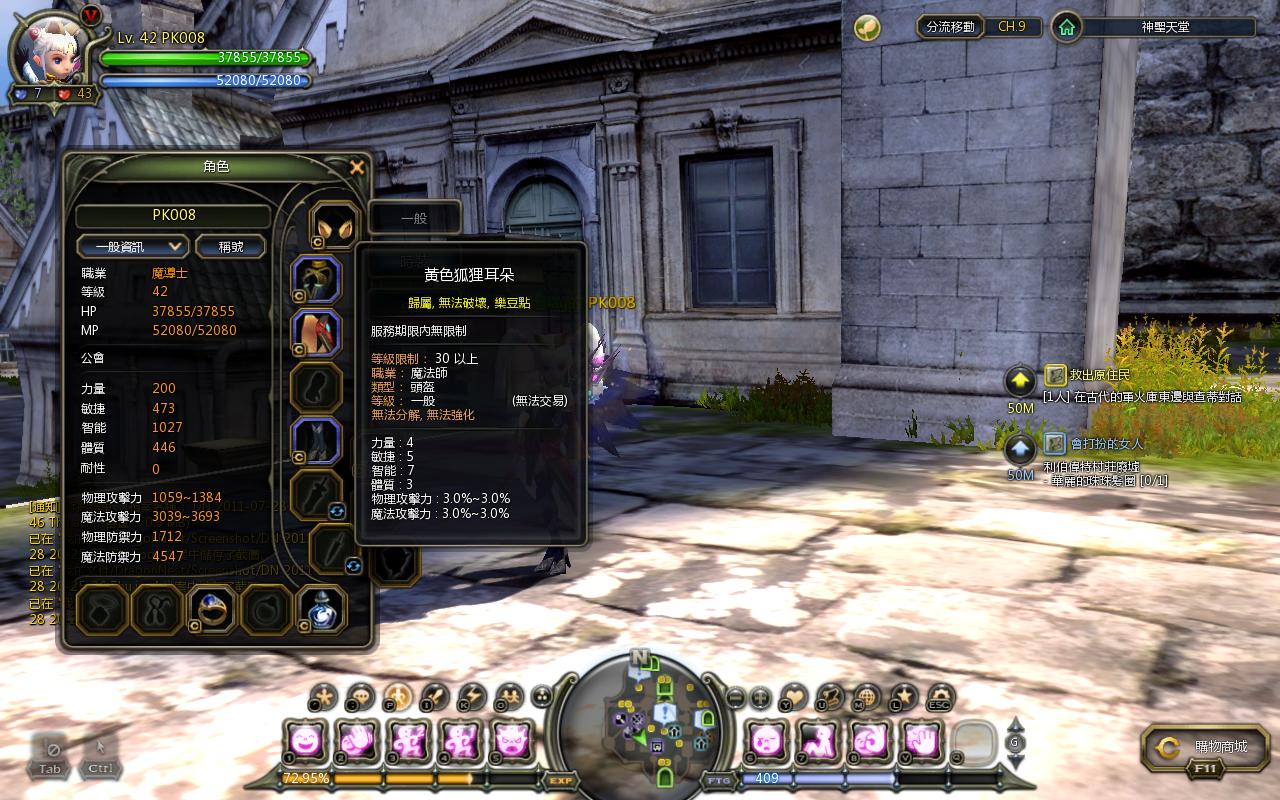Switch to the 一般 equipment tab
Screen dimensions: 1280x800
pos(415,217)
